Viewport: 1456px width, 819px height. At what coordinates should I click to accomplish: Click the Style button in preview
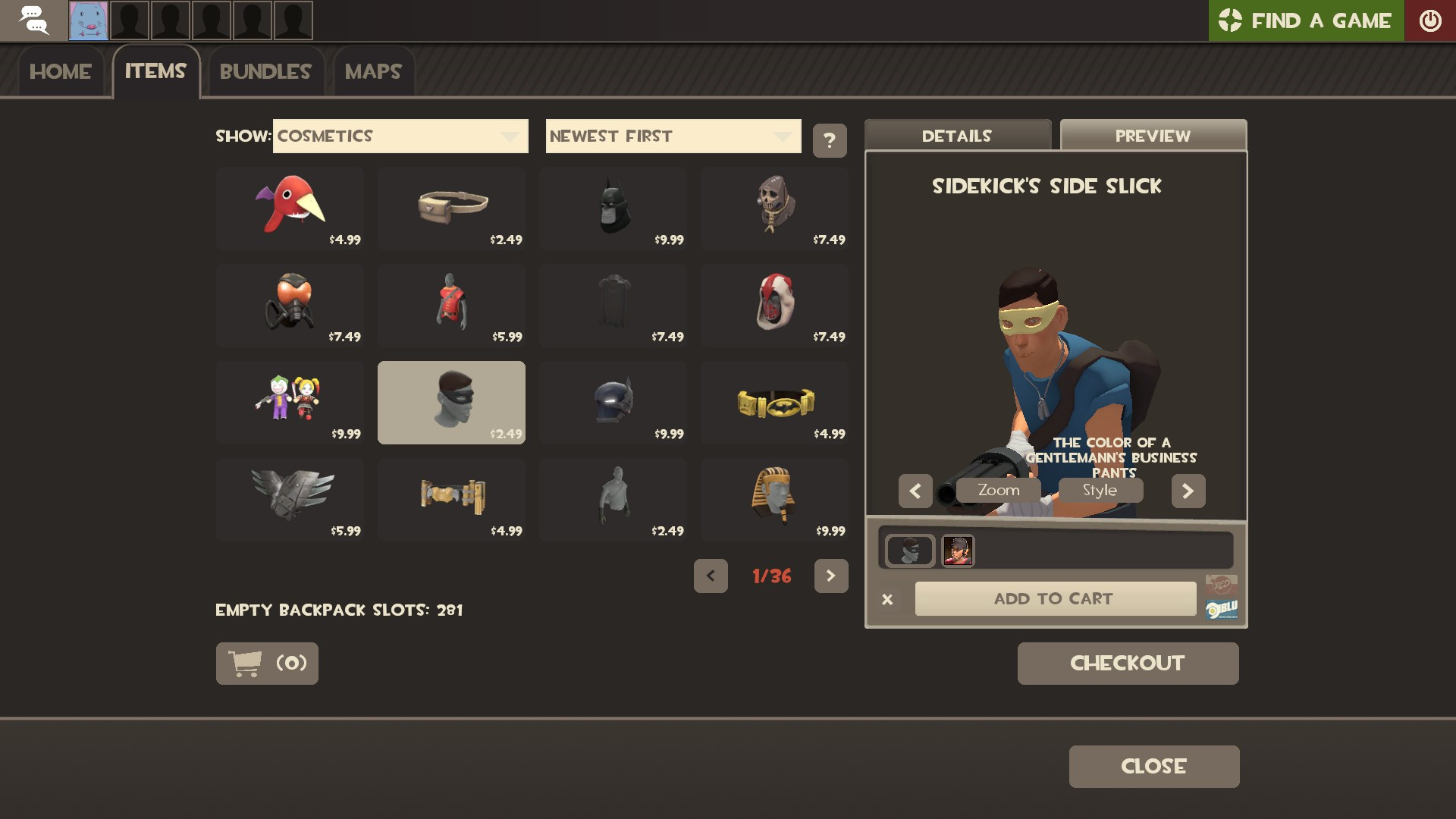(x=1100, y=490)
